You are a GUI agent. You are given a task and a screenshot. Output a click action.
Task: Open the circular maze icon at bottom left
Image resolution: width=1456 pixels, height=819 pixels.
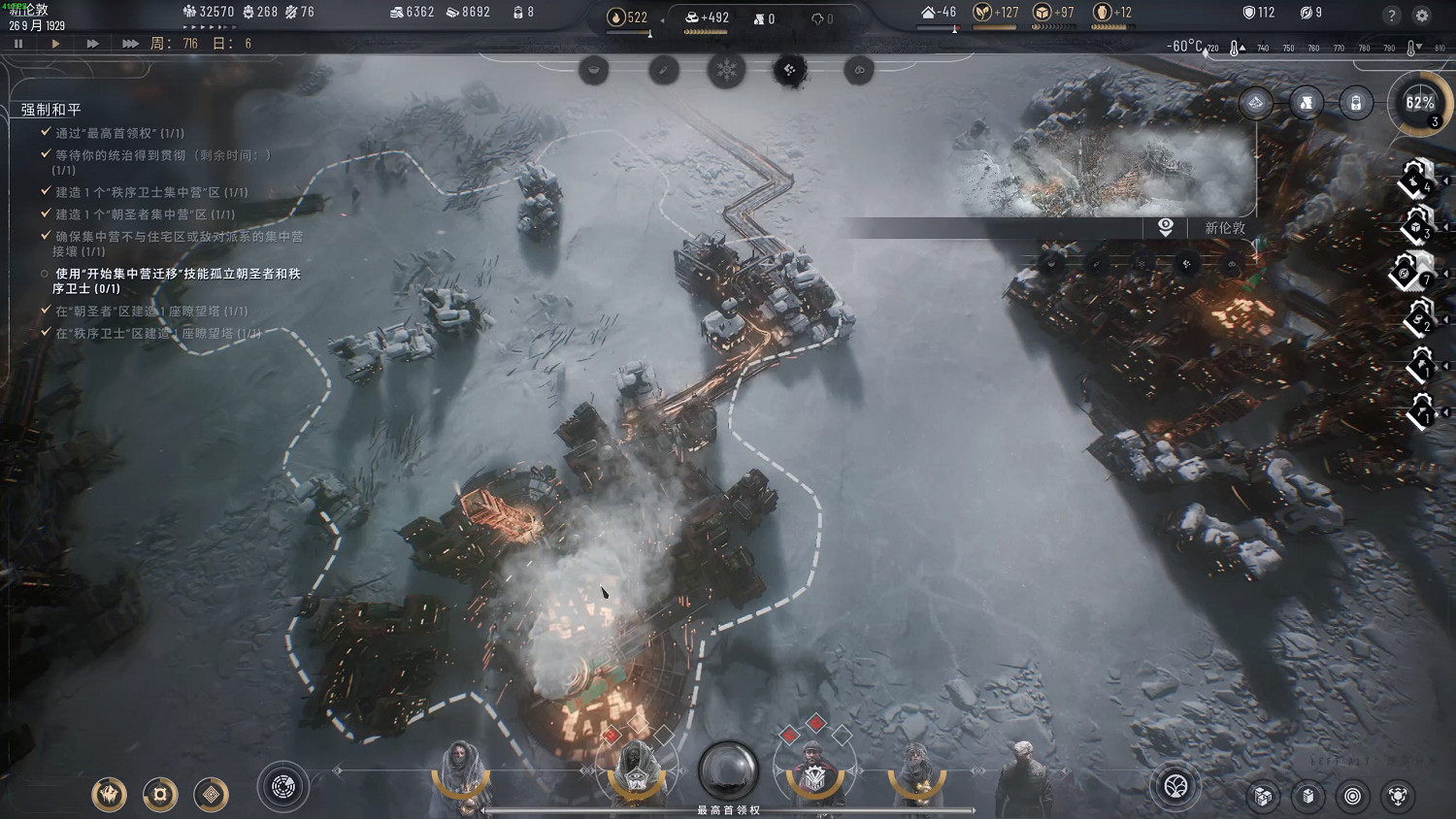coord(283,787)
